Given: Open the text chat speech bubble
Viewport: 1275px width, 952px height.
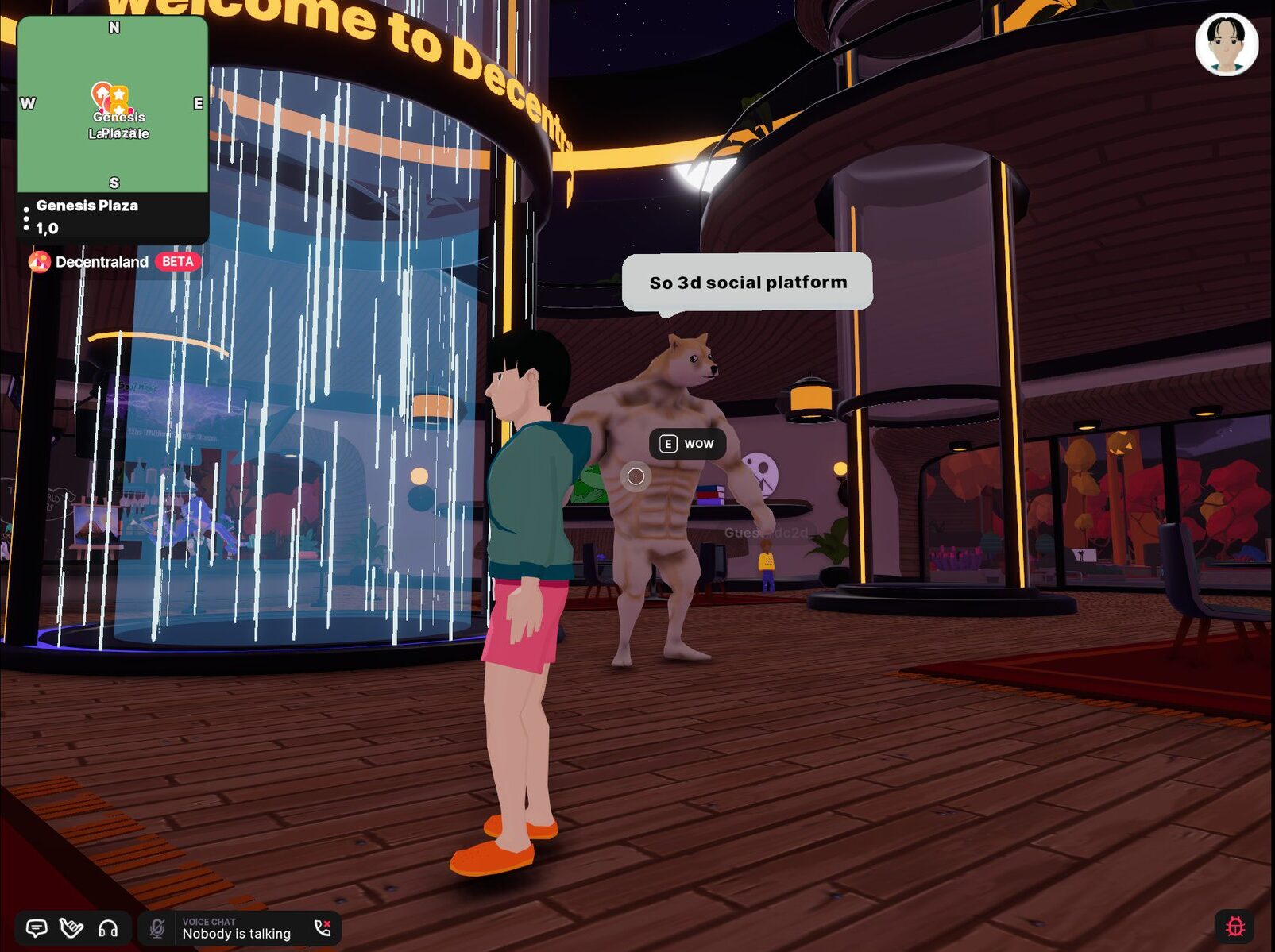Looking at the screenshot, I should tap(37, 928).
